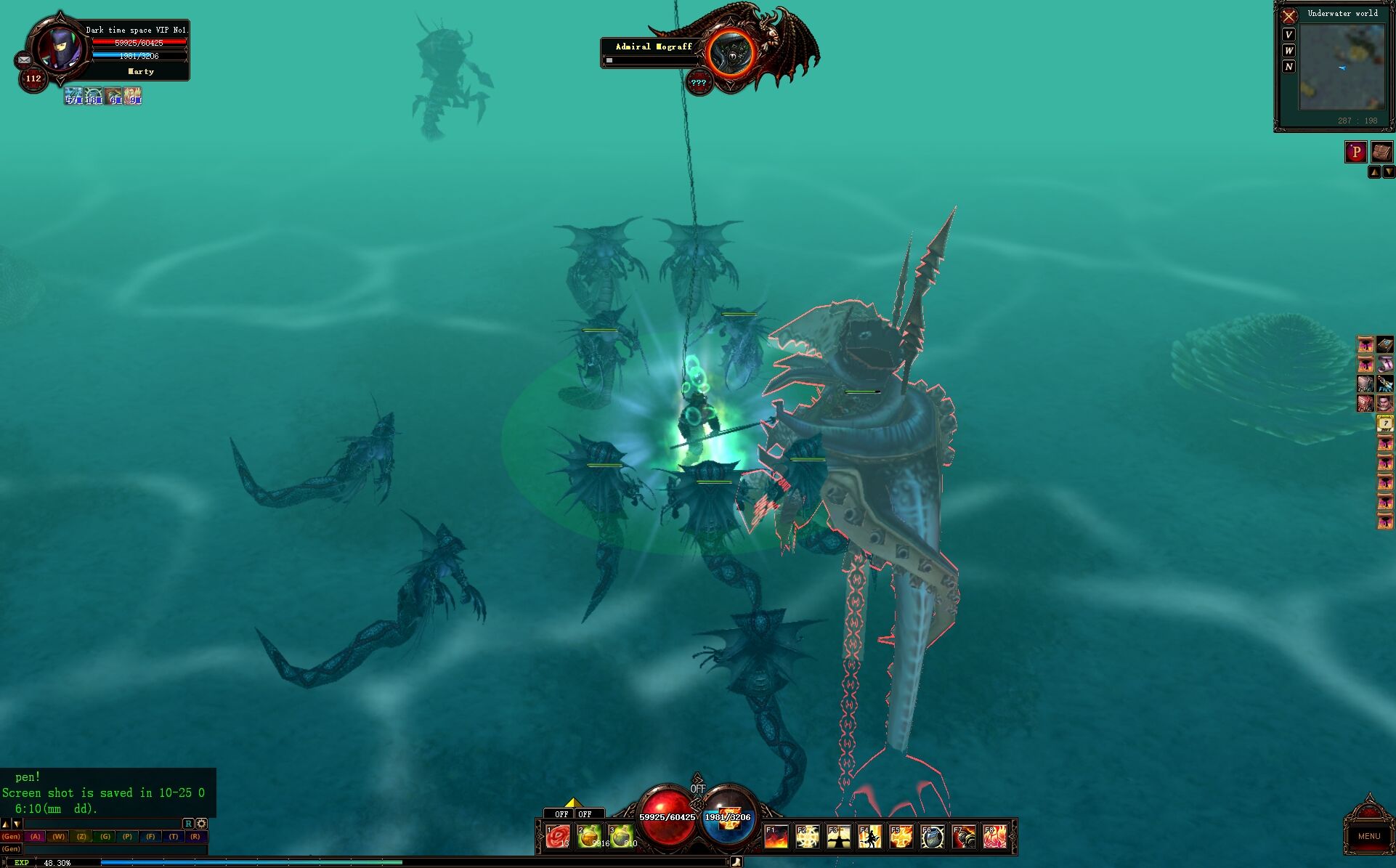Click the Underwater world minimap
The image size is (1396, 868).
1342,68
